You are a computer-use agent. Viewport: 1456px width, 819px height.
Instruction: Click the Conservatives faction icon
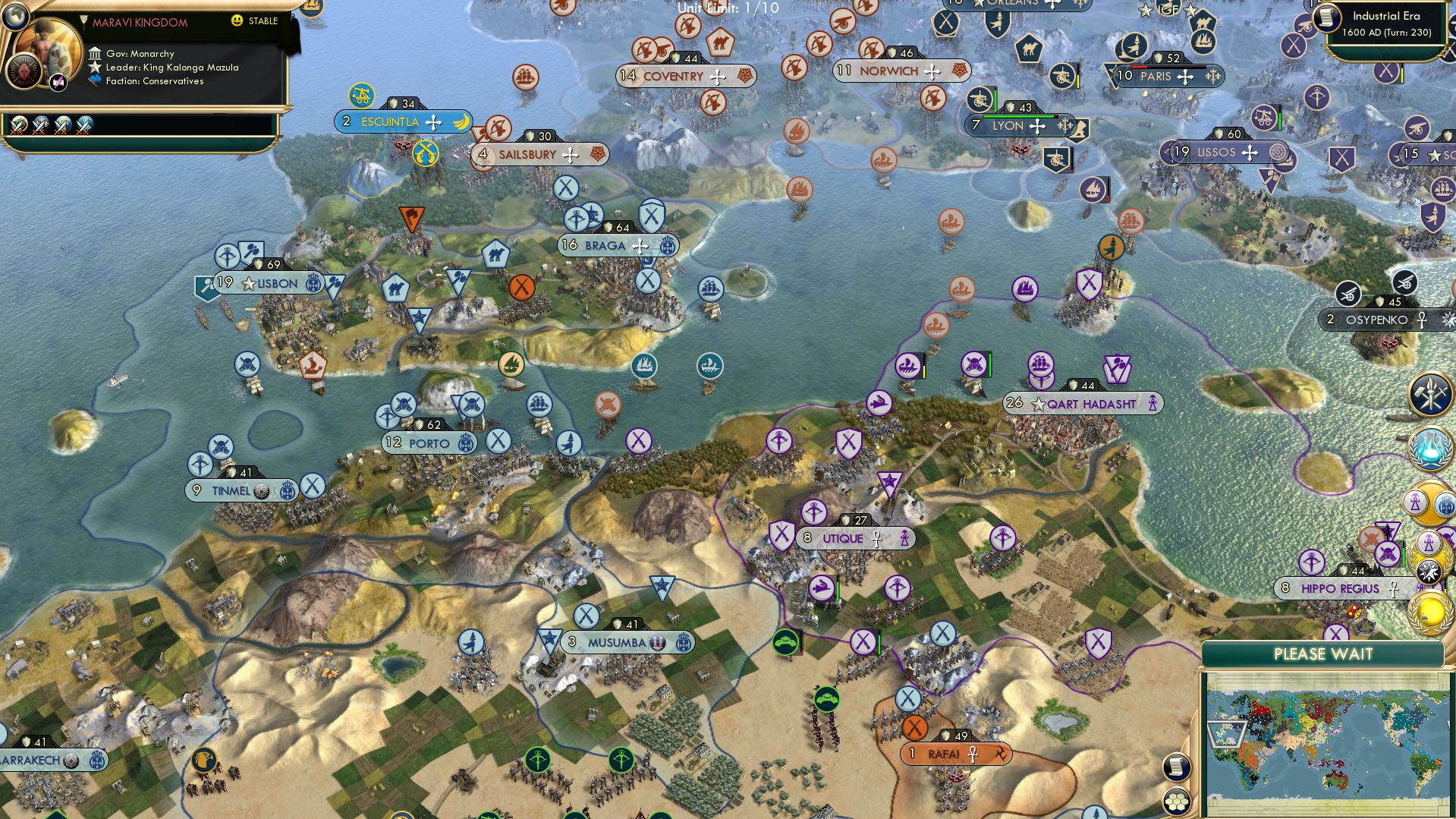(93, 80)
